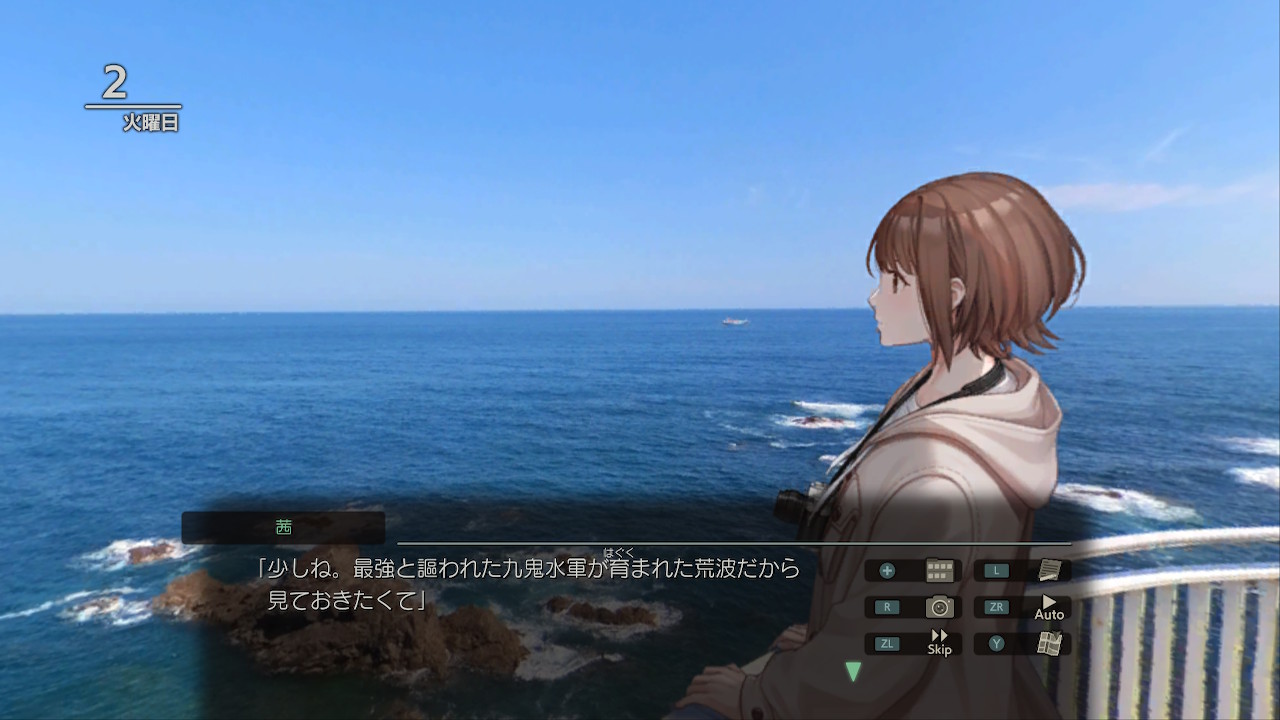Select the speaker nameplate showing 茜
Screen dimensions: 1280x720
282,526
